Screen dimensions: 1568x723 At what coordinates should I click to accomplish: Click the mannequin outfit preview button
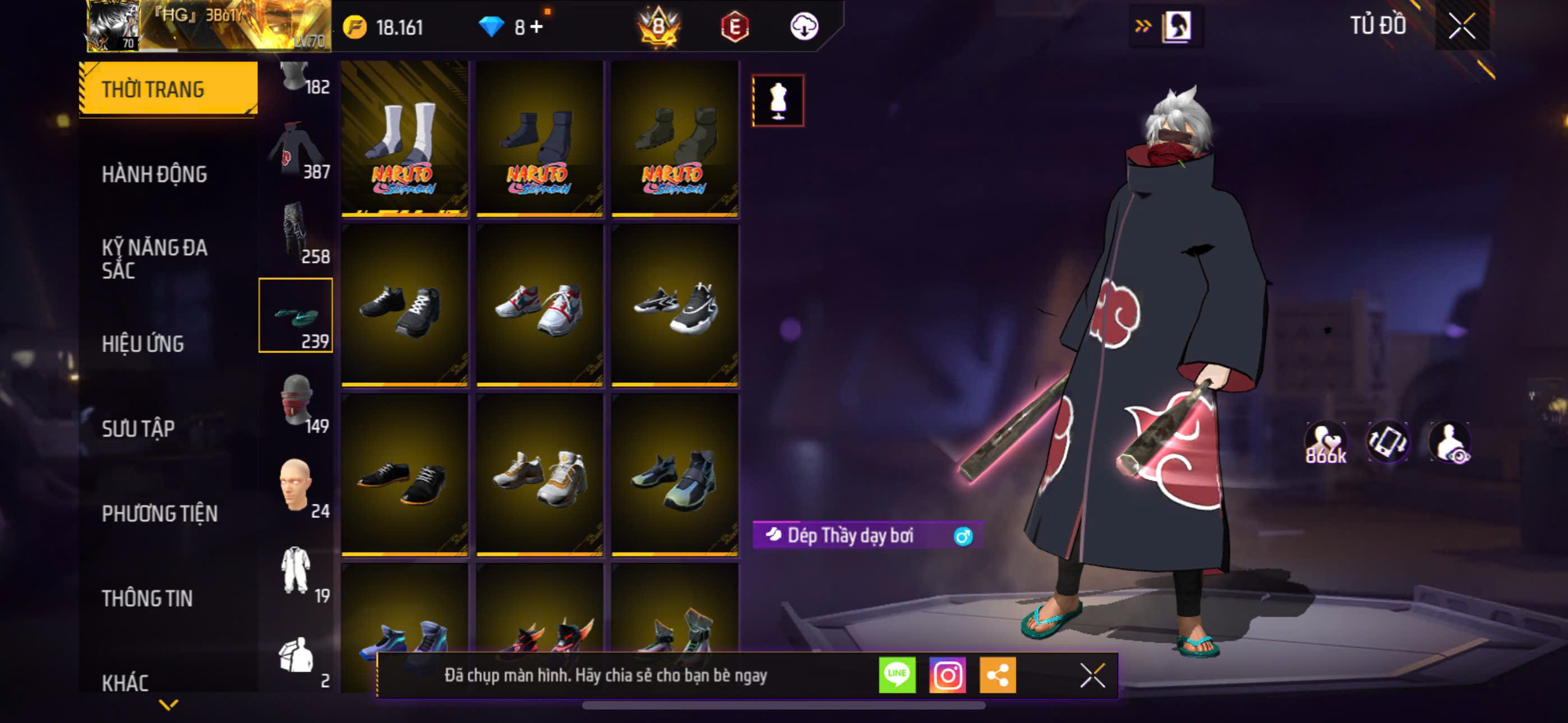tap(778, 101)
